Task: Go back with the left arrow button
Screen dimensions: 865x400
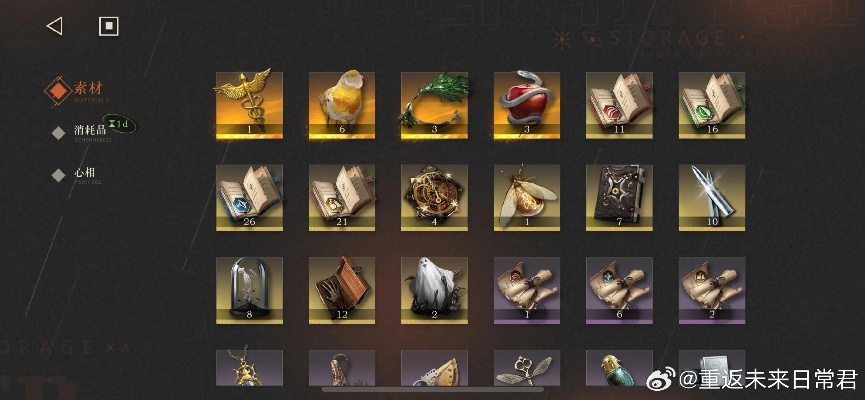Action: click(x=55, y=27)
